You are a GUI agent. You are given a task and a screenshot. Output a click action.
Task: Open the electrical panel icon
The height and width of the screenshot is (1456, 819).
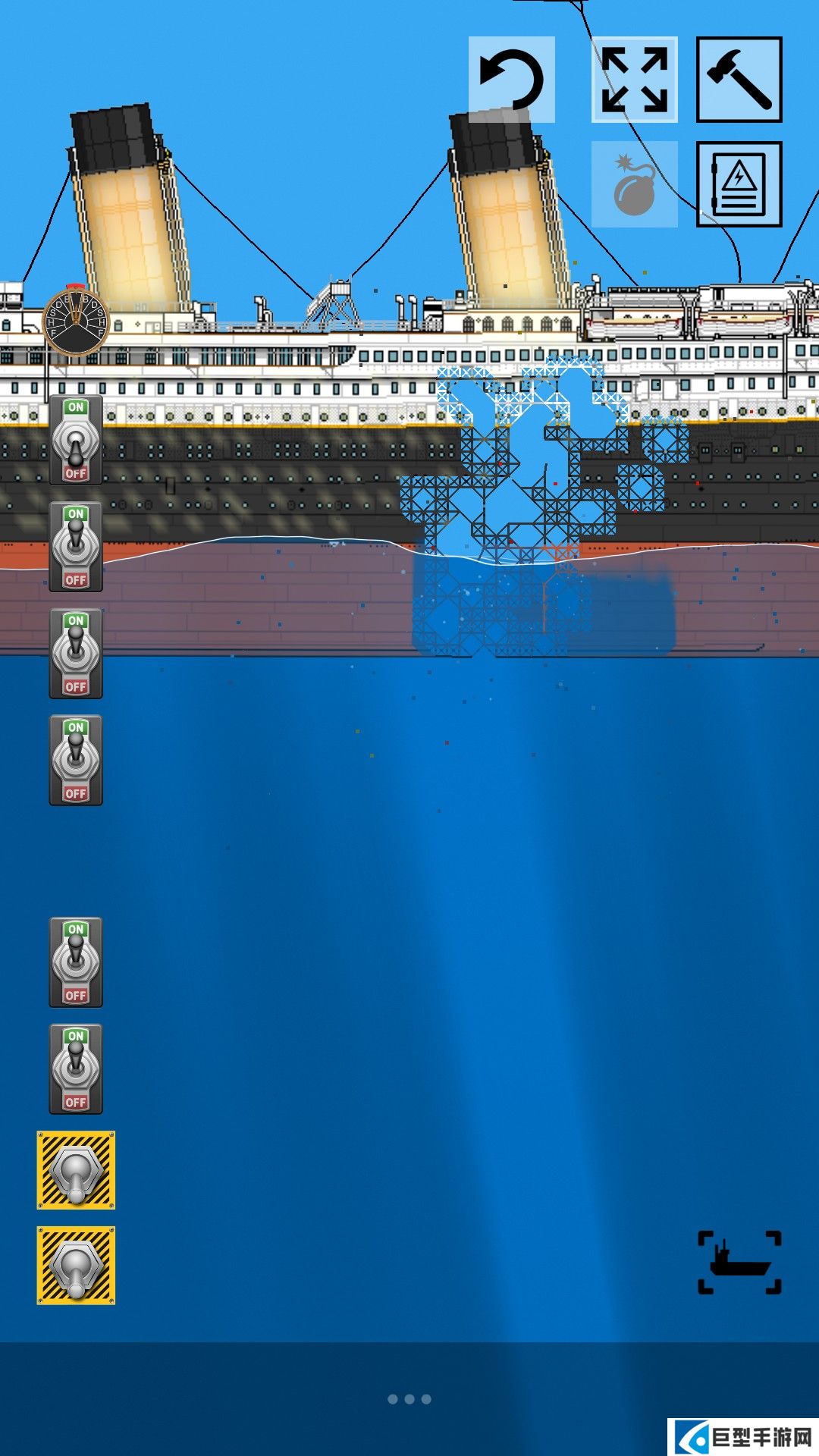pos(739,184)
